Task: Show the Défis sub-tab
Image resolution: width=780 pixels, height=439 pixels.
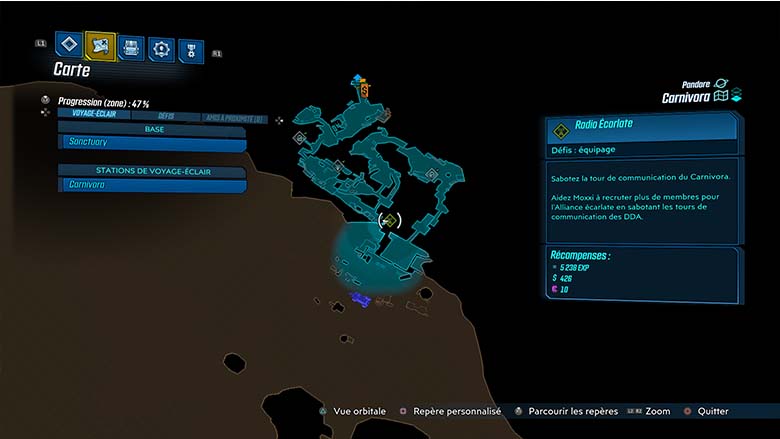Action: tap(166, 116)
